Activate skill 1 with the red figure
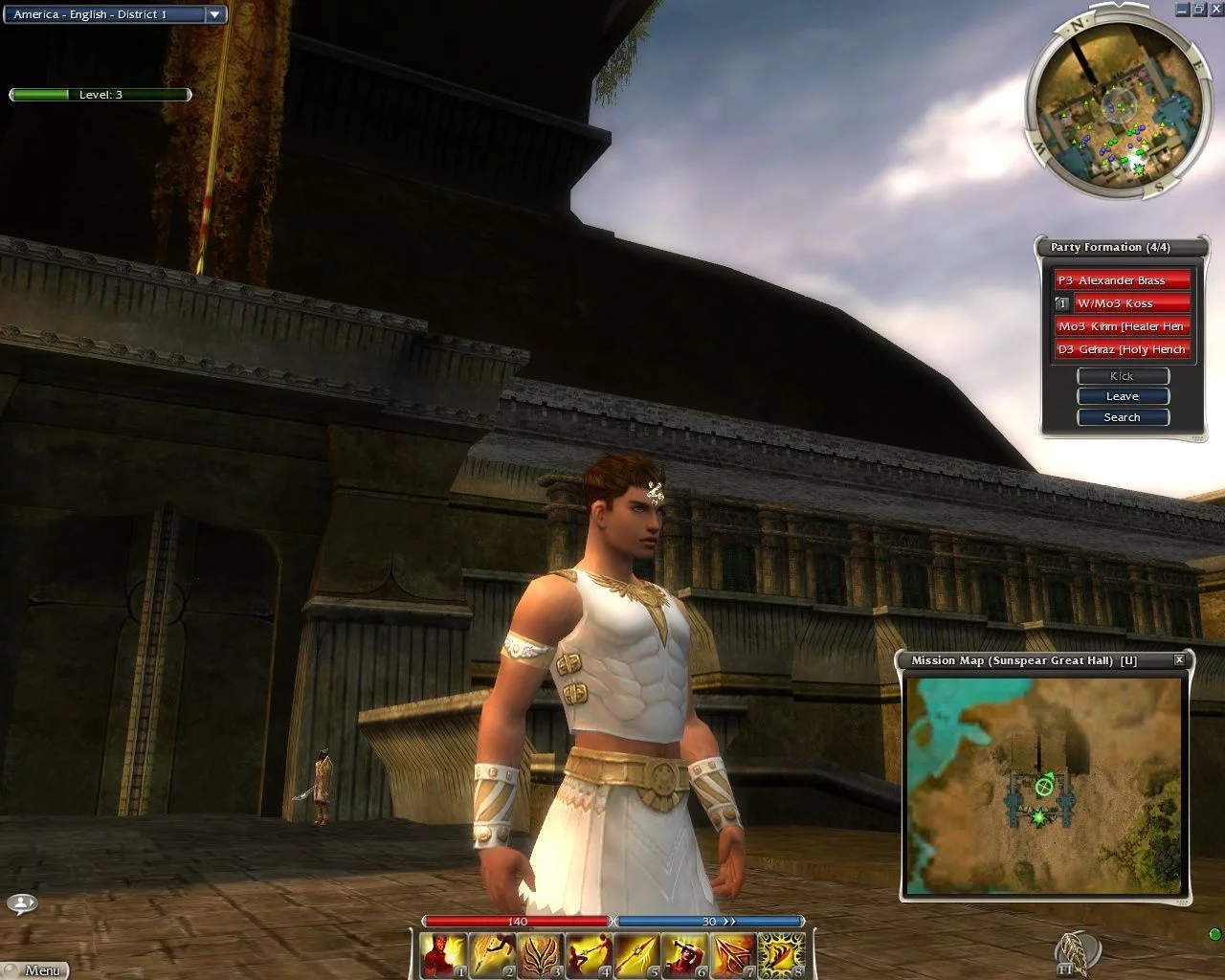 [x=444, y=955]
